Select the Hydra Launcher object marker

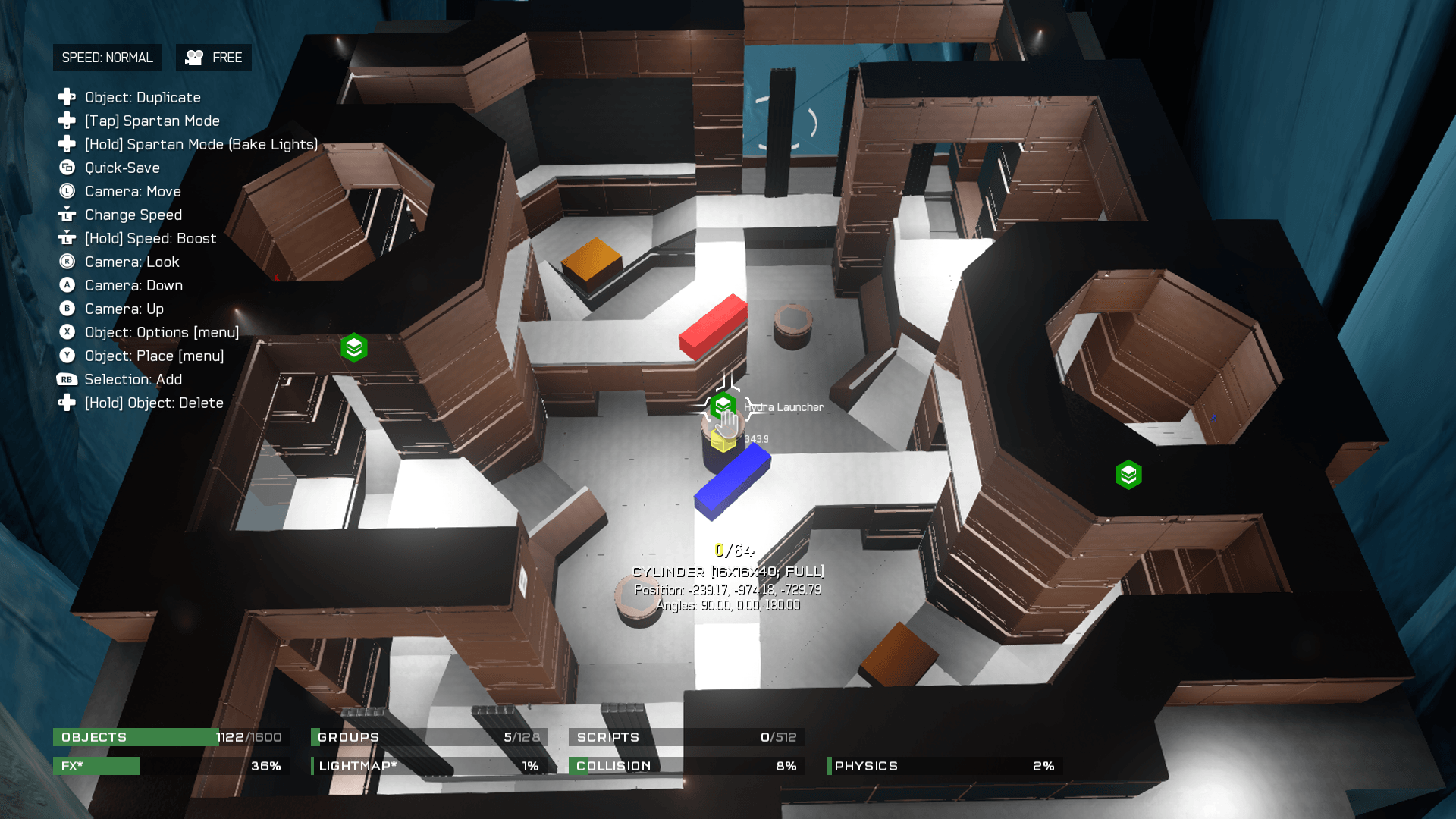tap(723, 406)
